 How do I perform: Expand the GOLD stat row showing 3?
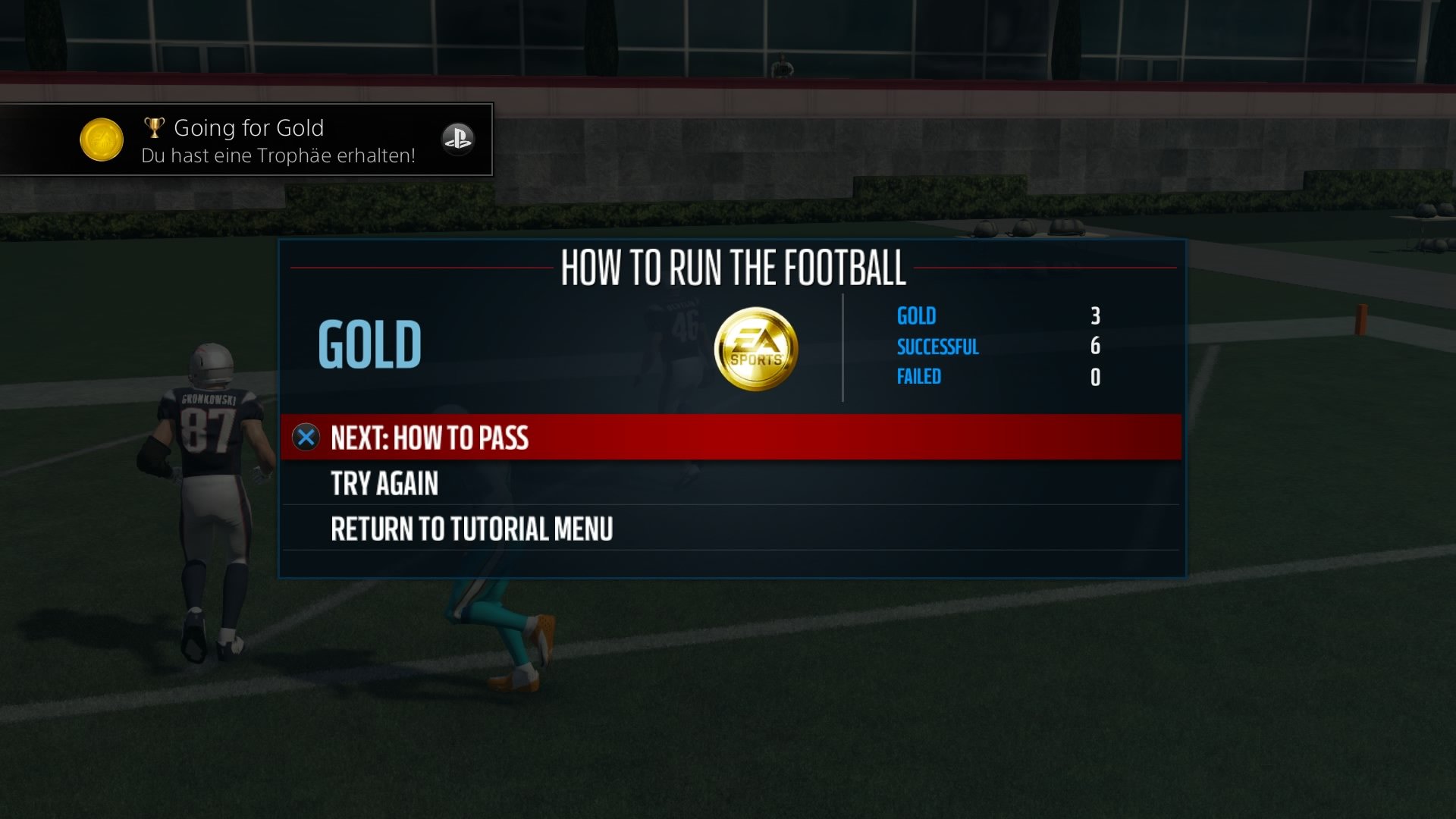pyautogui.click(x=915, y=316)
